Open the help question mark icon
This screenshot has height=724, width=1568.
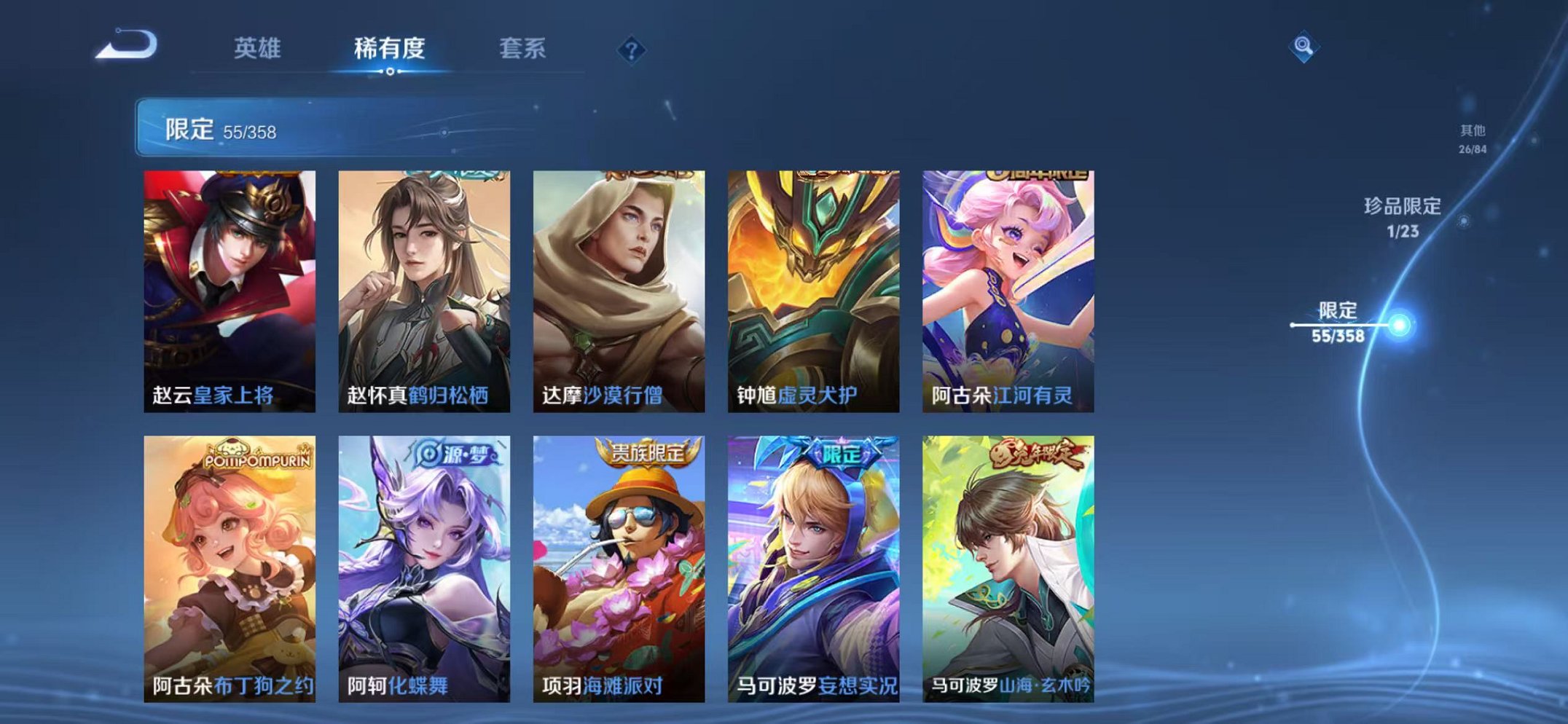tap(632, 50)
